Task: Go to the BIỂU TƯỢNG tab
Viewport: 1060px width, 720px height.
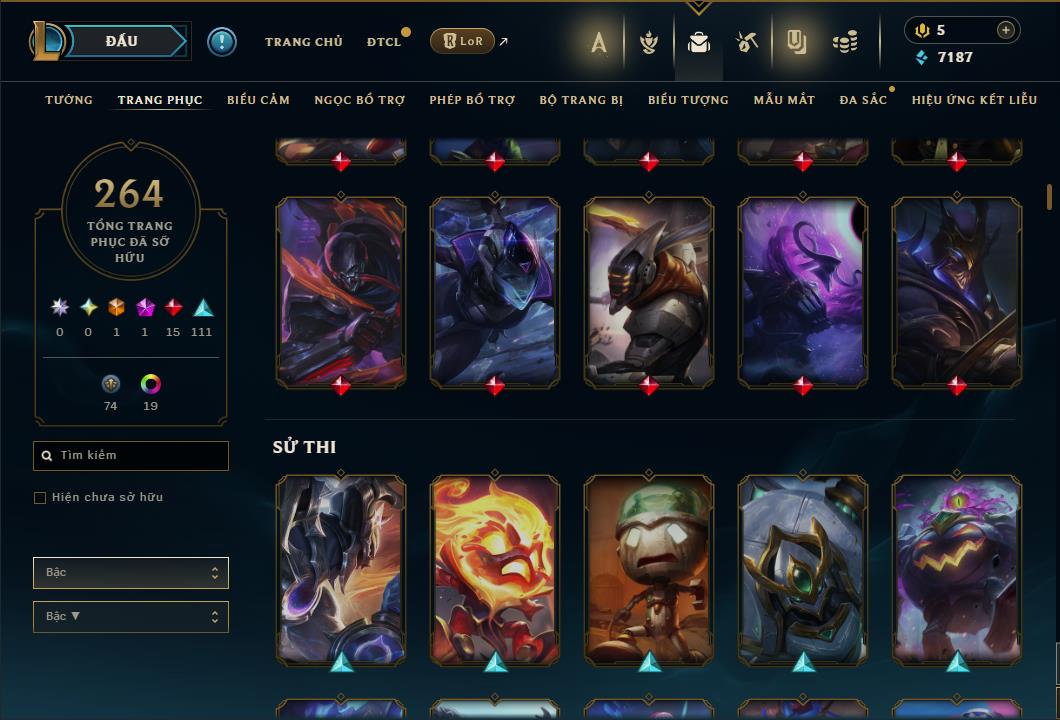Action: [x=688, y=100]
